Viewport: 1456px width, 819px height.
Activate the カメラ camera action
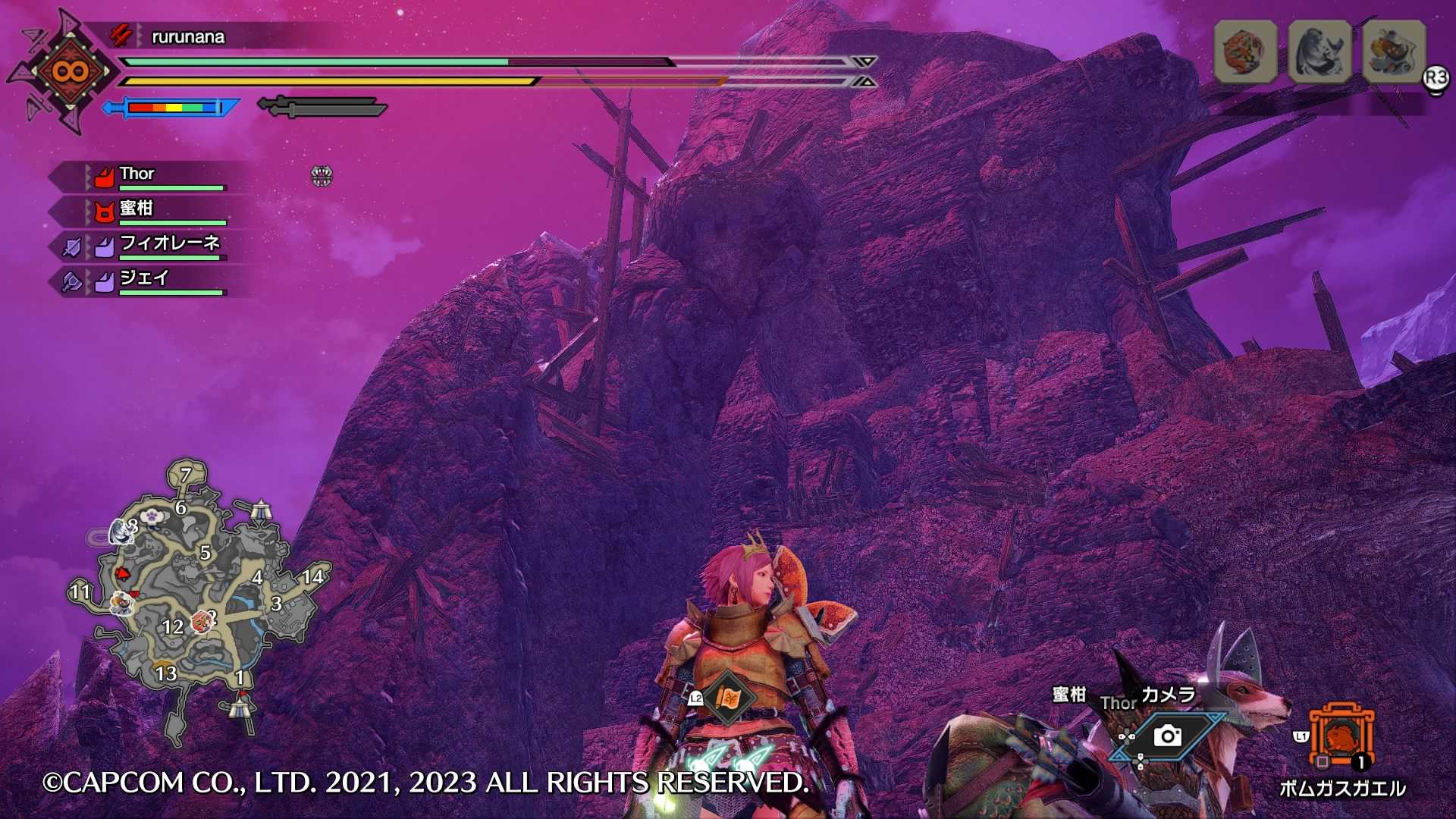[1167, 736]
